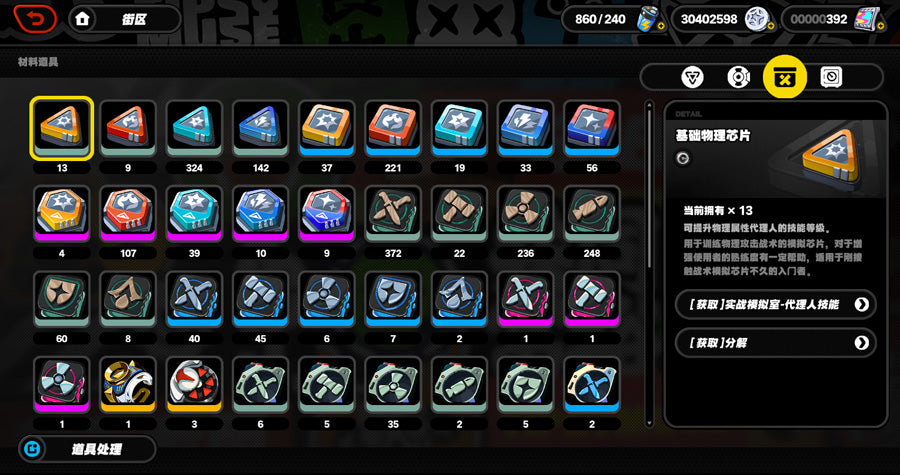The height and width of the screenshot is (475, 900).
Task: Switch to the safe icon tab
Action: [x=831, y=77]
